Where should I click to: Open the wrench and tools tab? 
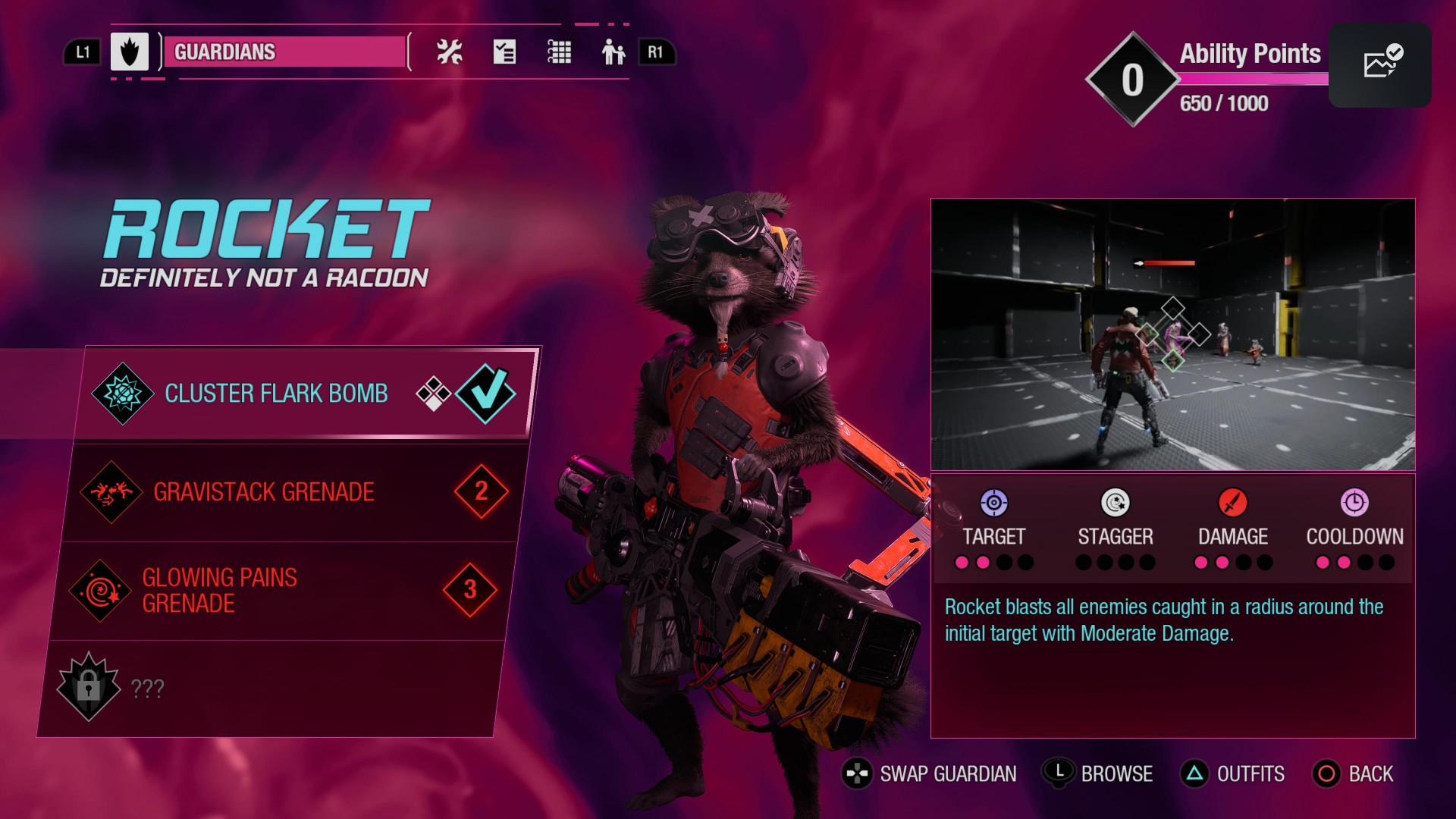click(x=449, y=52)
